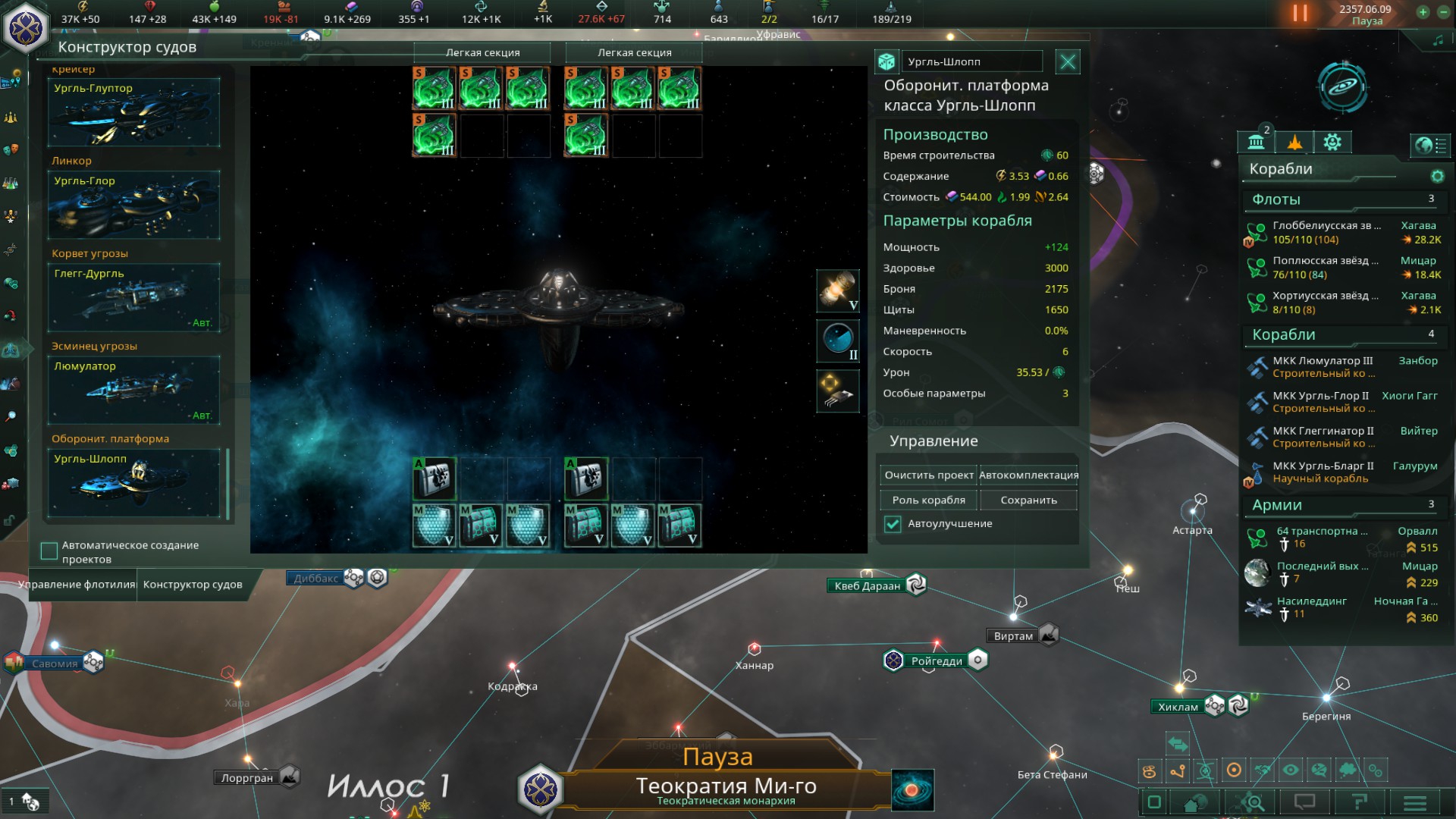Open the first Легкая секция section selector

pyautogui.click(x=482, y=53)
